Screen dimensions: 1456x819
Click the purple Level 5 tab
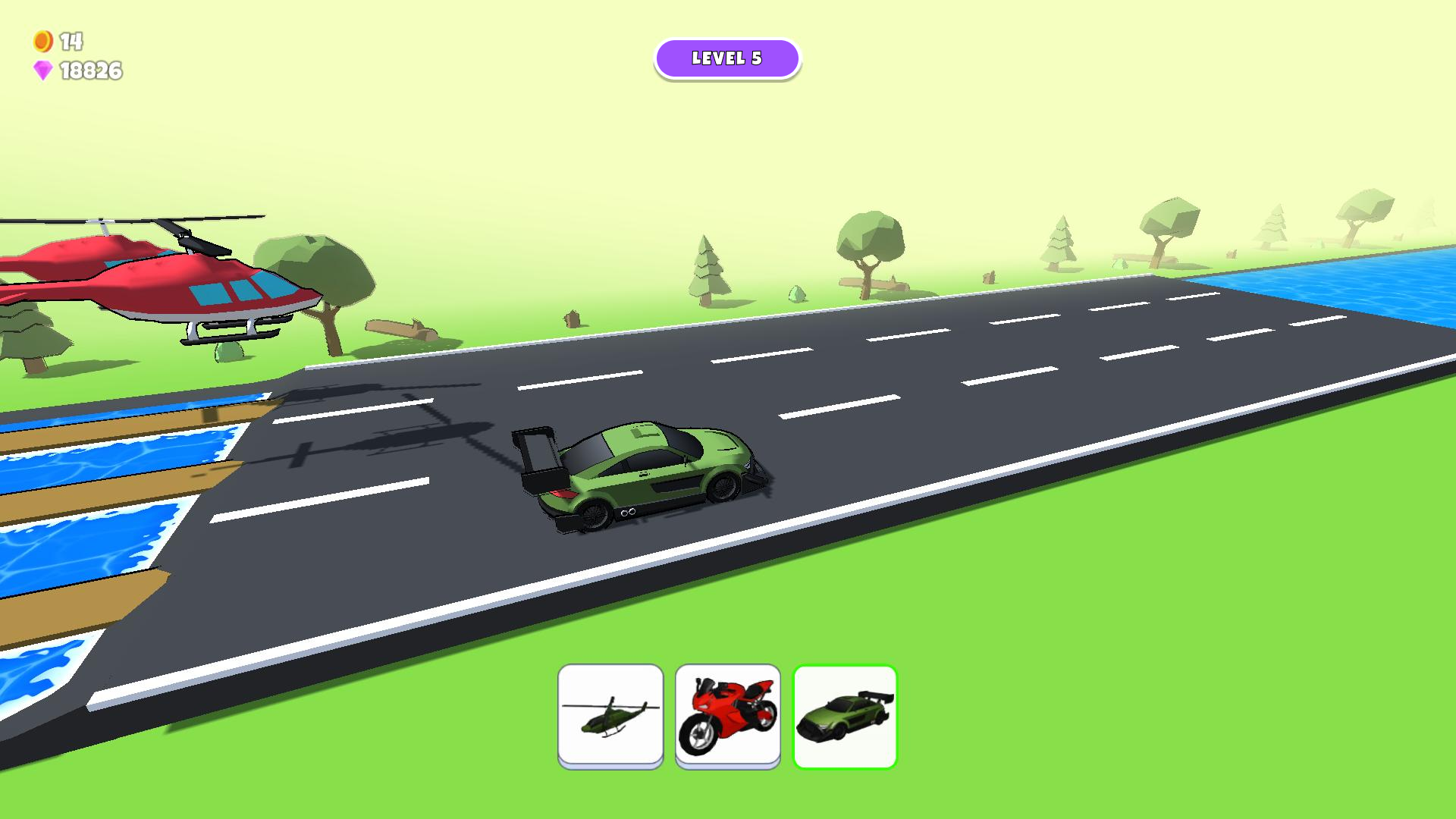click(x=728, y=58)
